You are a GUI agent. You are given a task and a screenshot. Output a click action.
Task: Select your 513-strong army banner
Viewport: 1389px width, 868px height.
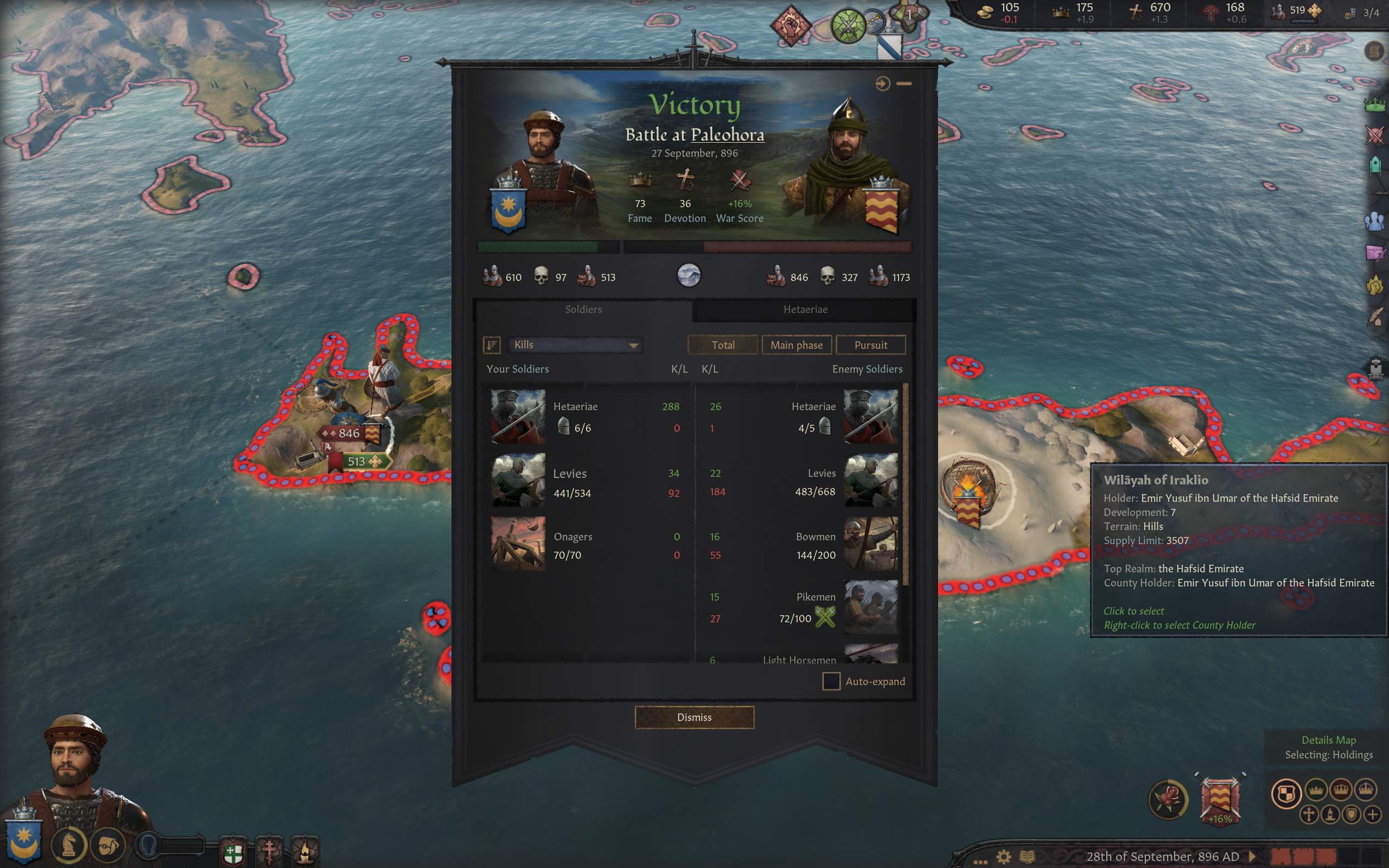(359, 462)
